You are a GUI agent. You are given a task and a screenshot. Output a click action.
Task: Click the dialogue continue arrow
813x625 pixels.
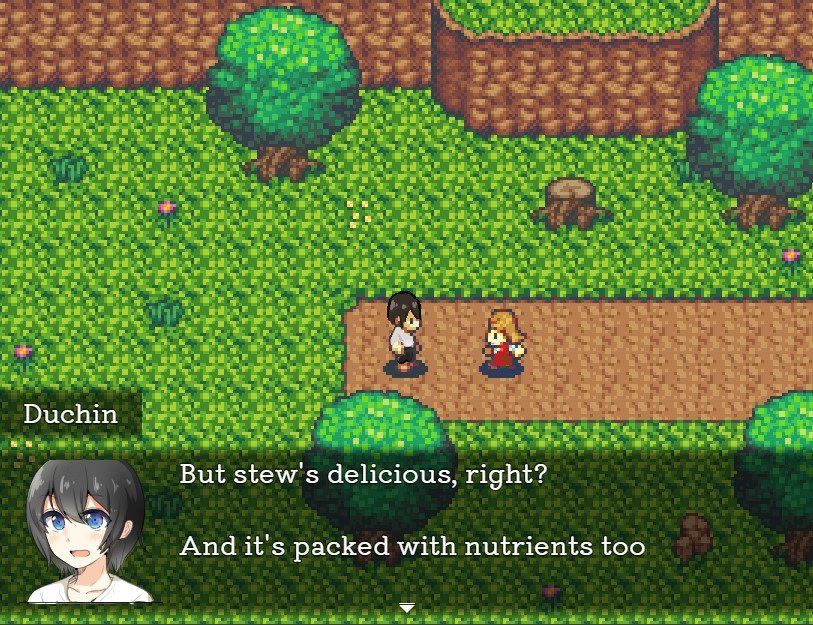click(407, 607)
